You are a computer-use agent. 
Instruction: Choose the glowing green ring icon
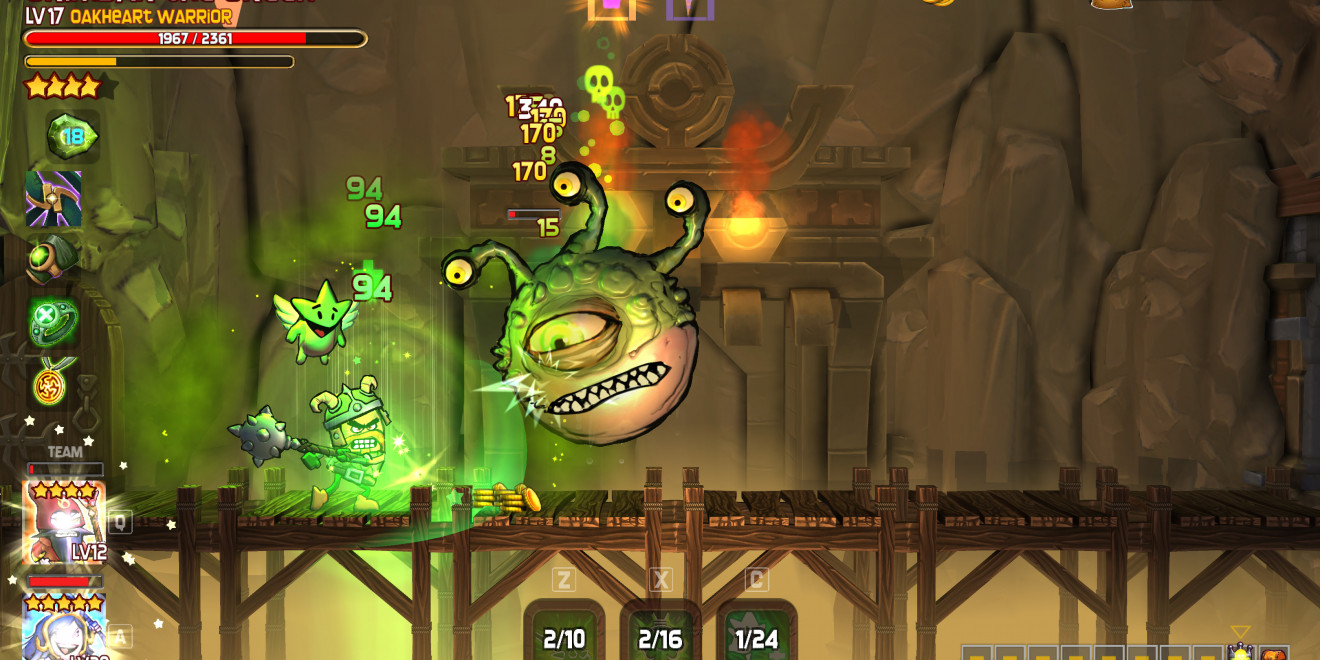pos(52,322)
